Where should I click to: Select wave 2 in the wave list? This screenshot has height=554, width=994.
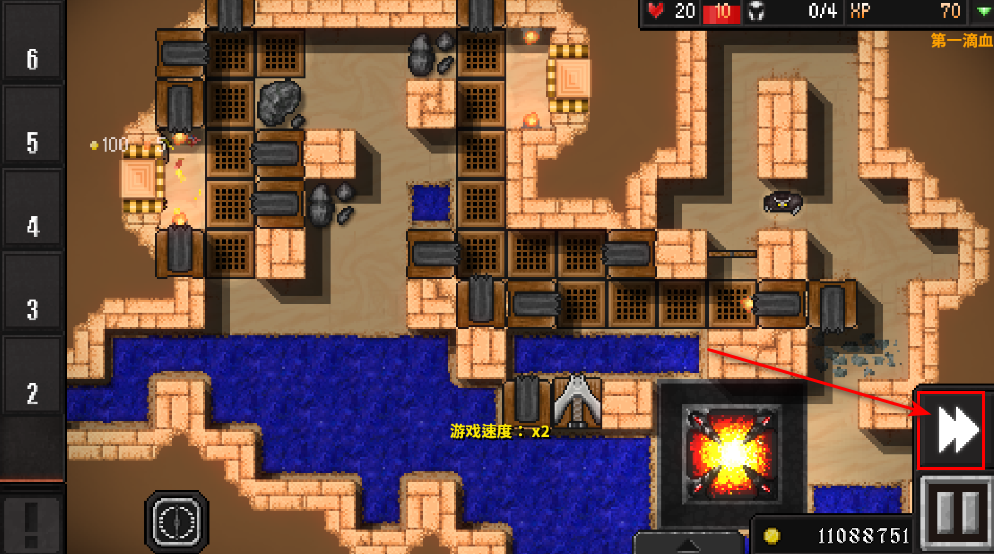(32, 392)
